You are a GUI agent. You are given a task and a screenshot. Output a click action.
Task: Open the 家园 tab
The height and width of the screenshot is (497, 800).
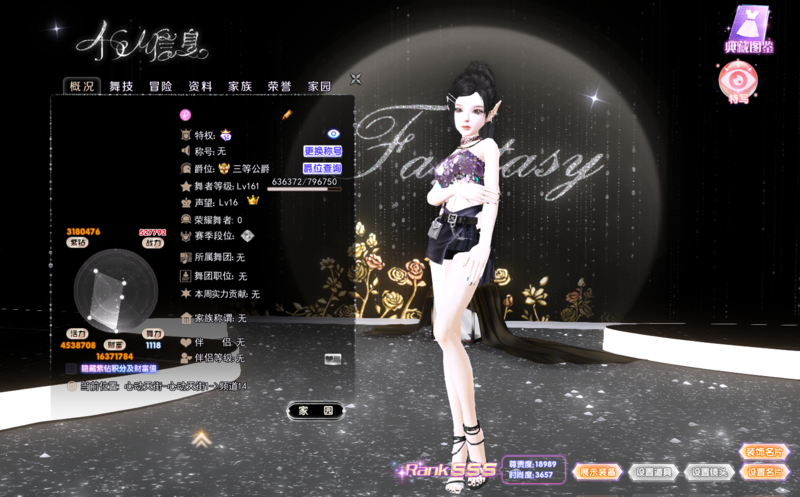click(x=319, y=87)
